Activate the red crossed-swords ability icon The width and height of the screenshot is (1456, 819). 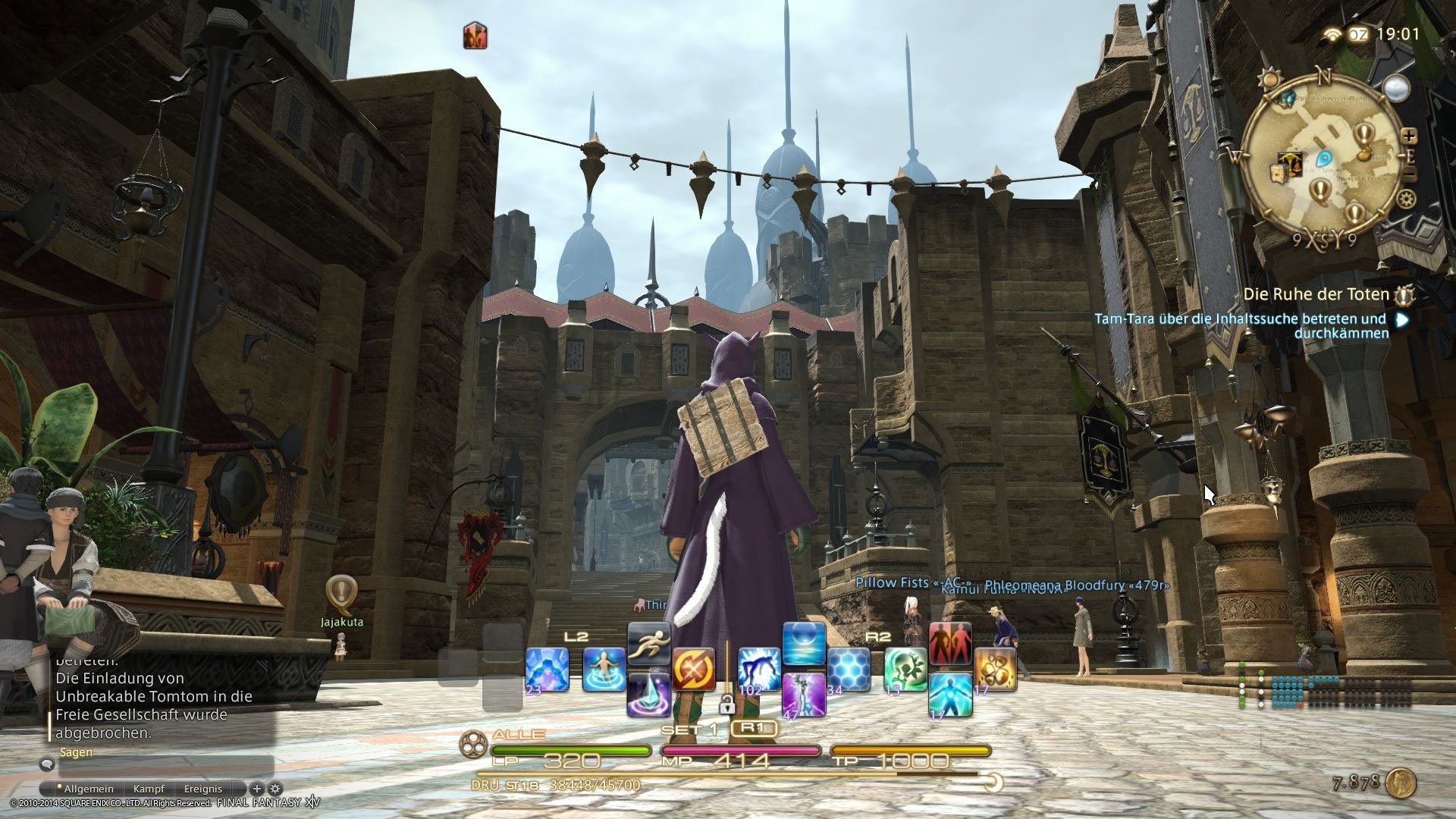pos(694,669)
